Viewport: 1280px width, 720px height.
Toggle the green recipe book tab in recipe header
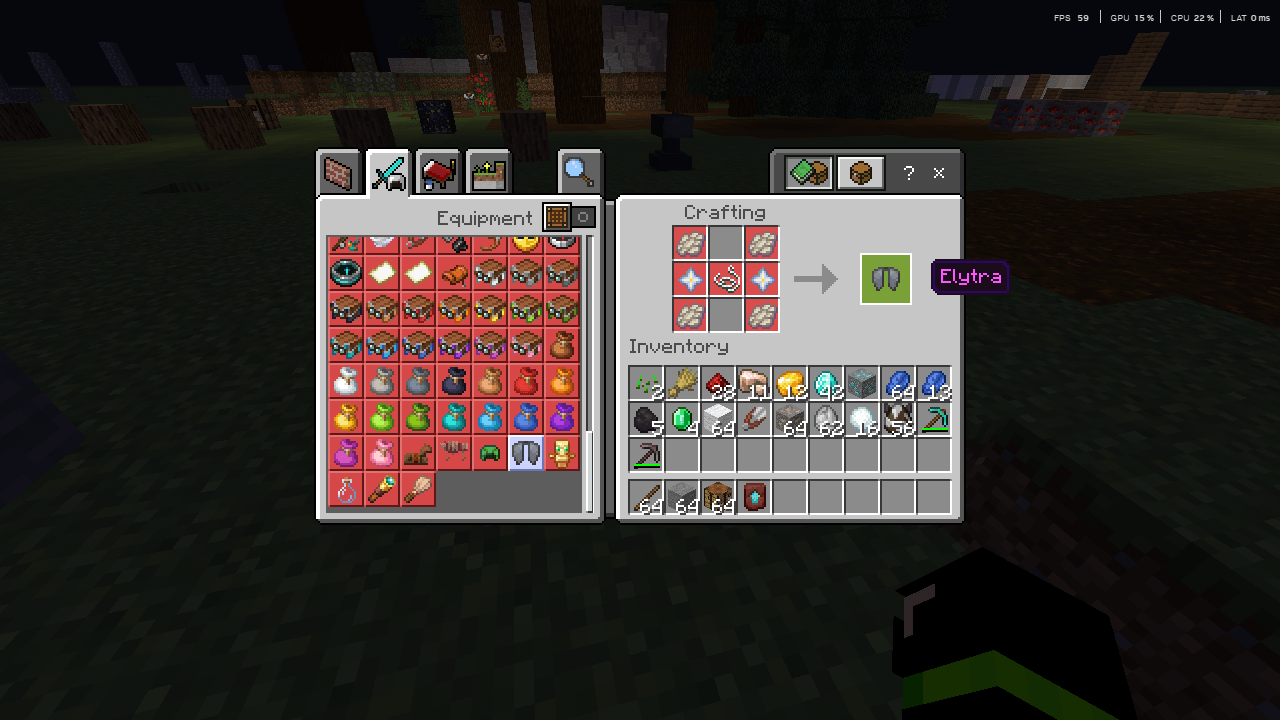tap(808, 172)
